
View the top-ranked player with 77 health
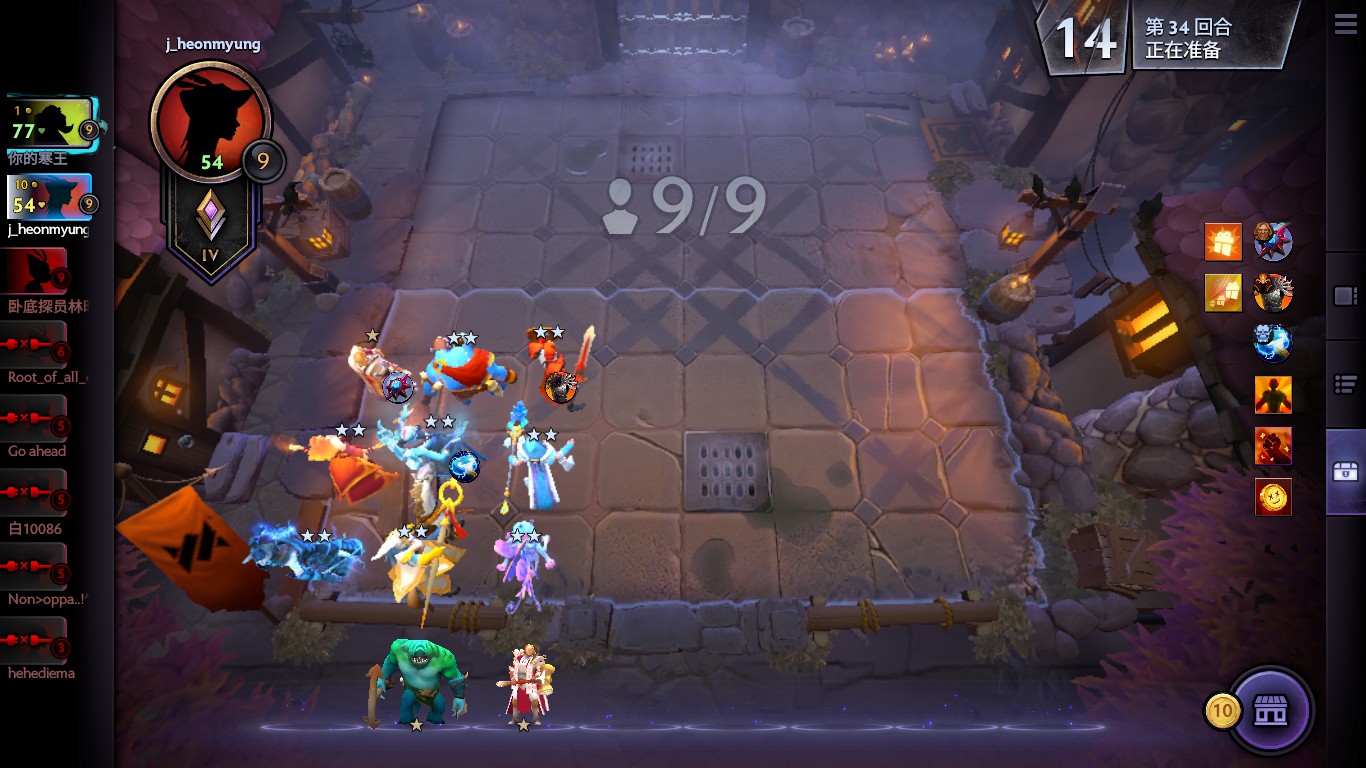50,124
